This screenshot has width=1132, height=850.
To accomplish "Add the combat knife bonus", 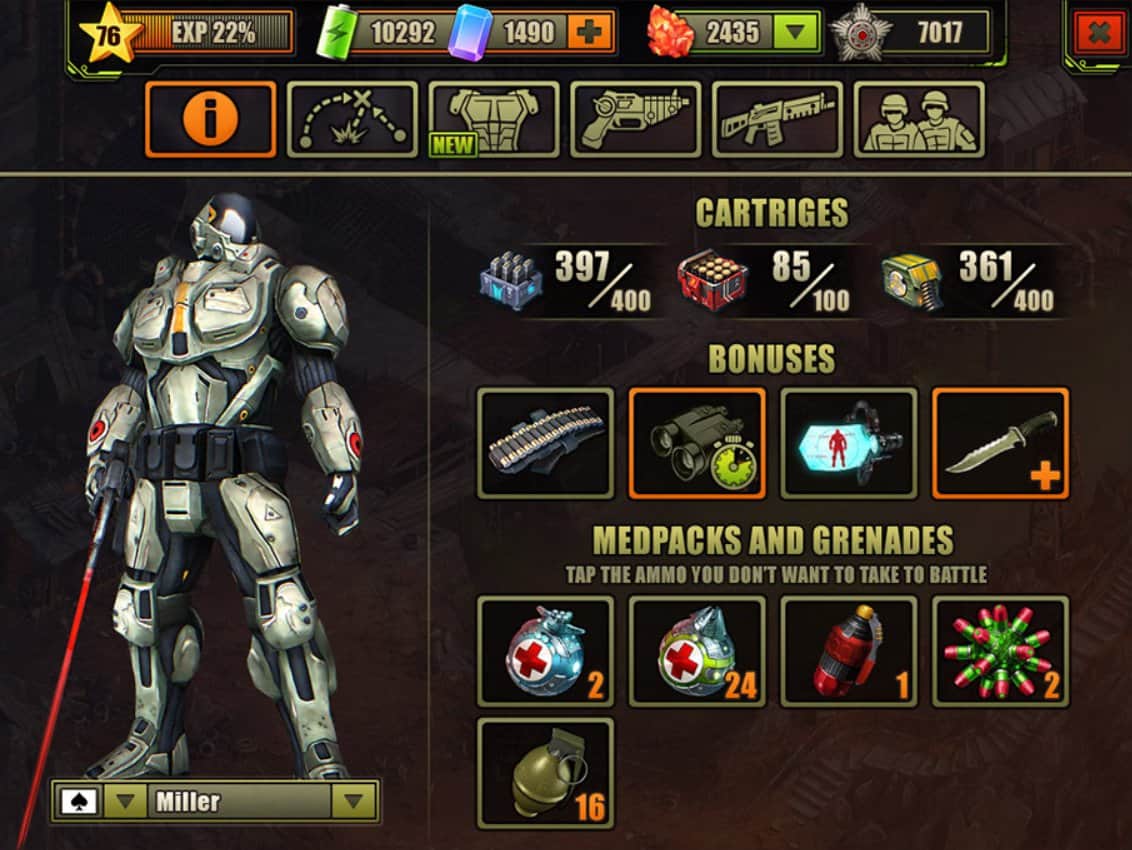I will click(1000, 443).
